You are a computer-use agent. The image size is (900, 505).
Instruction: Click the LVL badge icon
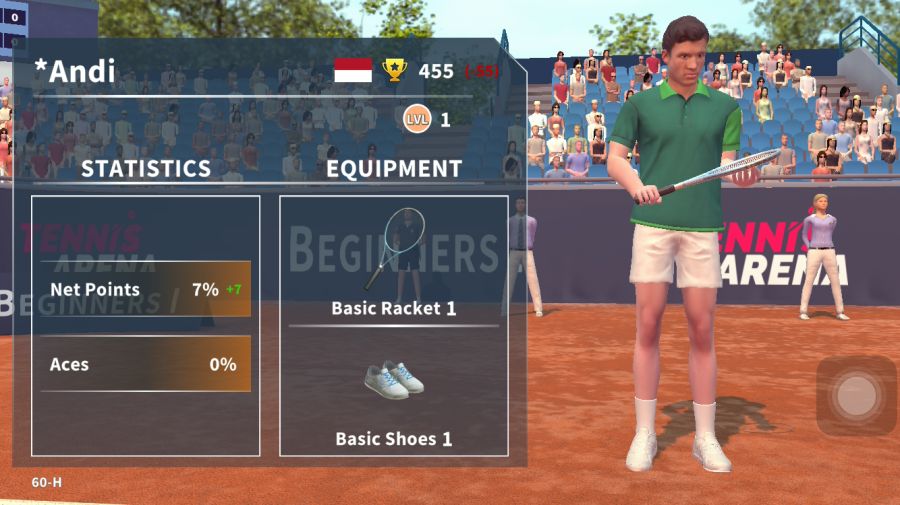pyautogui.click(x=417, y=120)
